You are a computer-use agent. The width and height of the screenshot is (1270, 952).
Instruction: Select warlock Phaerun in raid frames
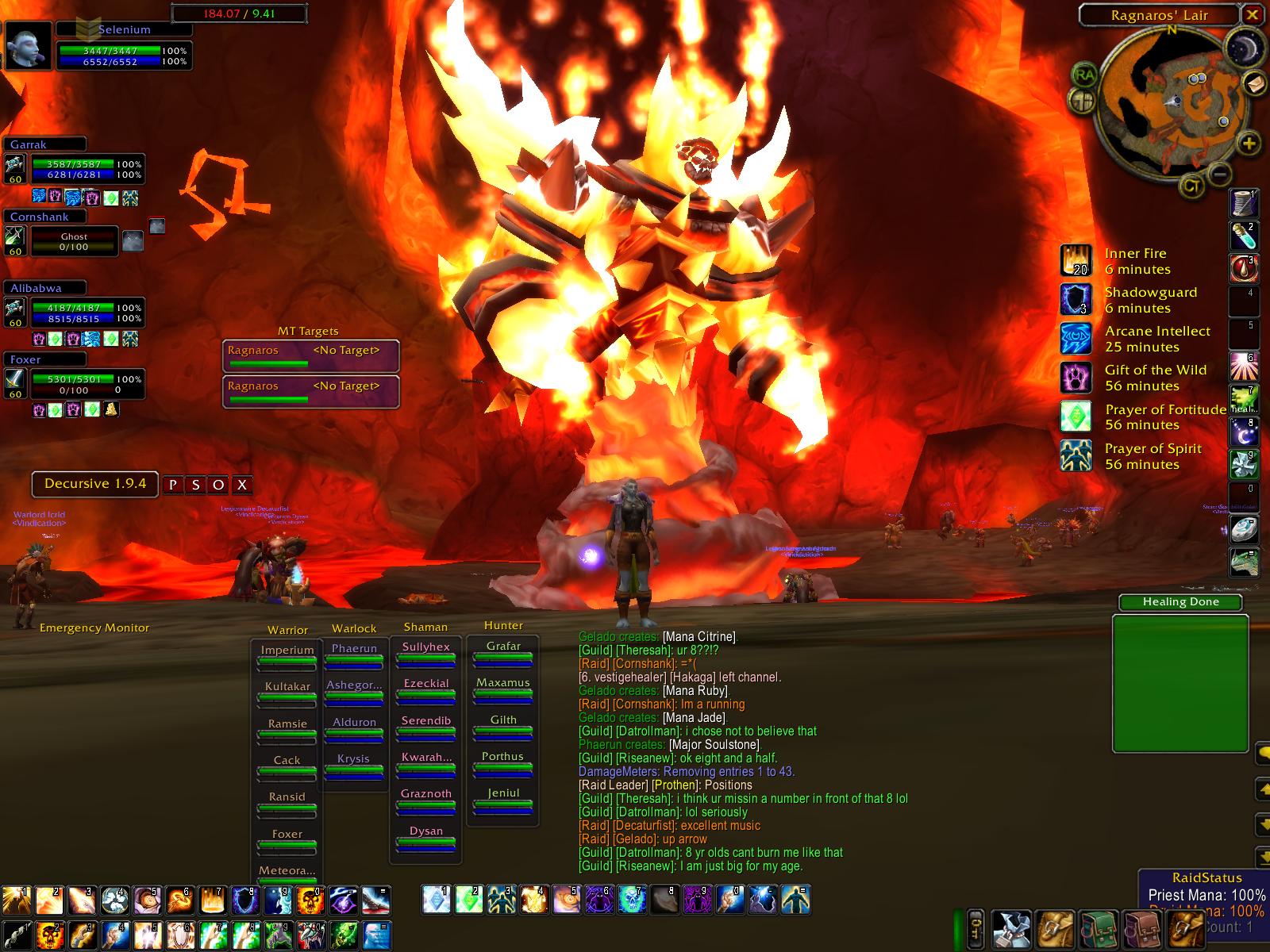coord(354,655)
